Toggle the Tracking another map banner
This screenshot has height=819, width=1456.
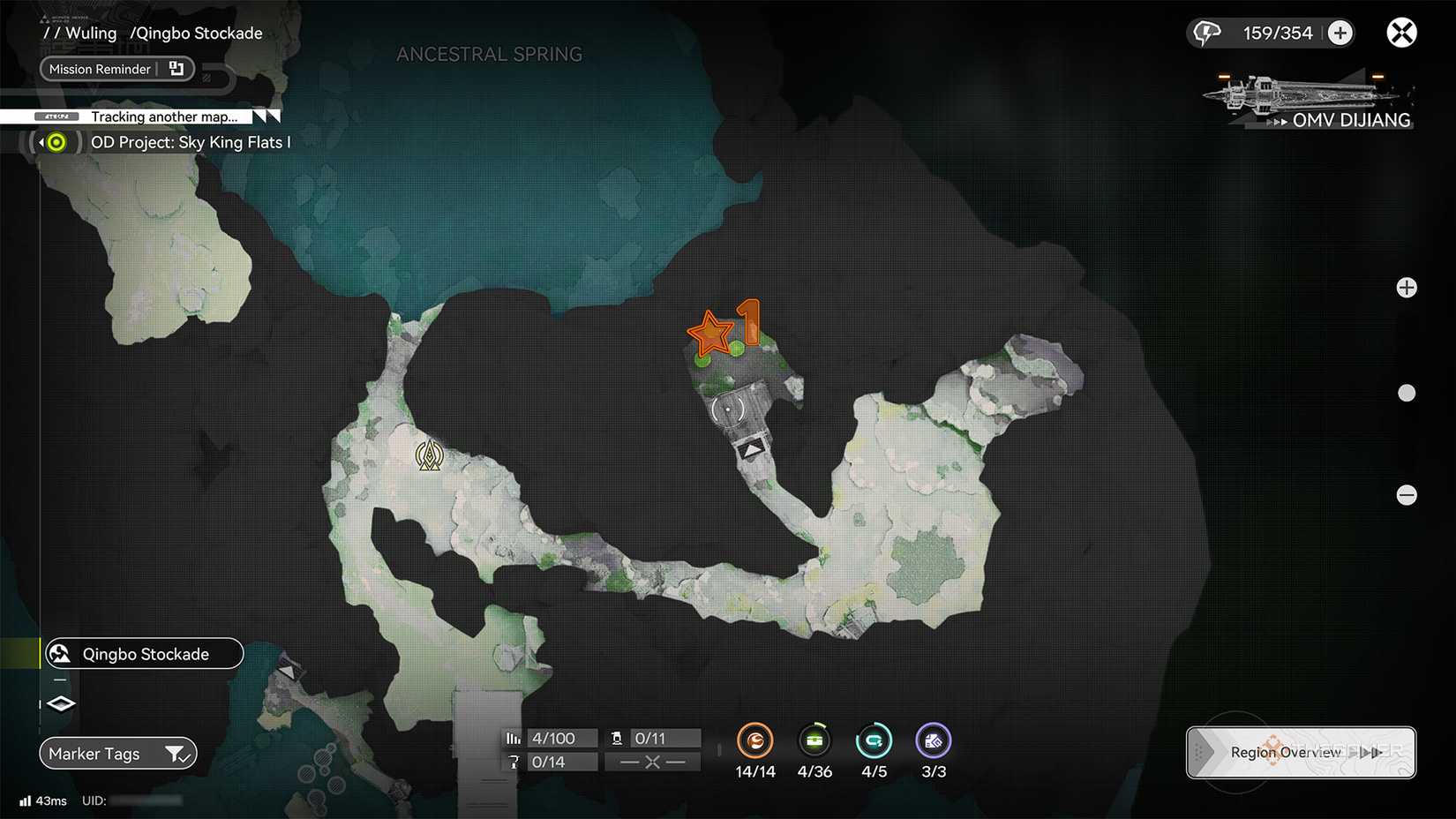click(x=163, y=116)
